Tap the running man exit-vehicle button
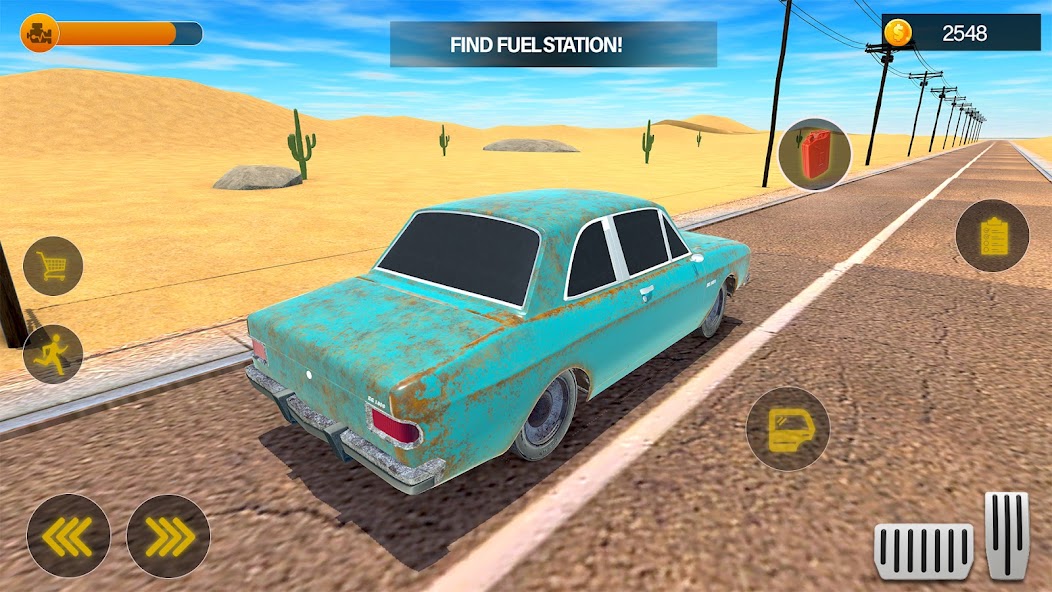Viewport: 1052px width, 592px height. (x=53, y=354)
